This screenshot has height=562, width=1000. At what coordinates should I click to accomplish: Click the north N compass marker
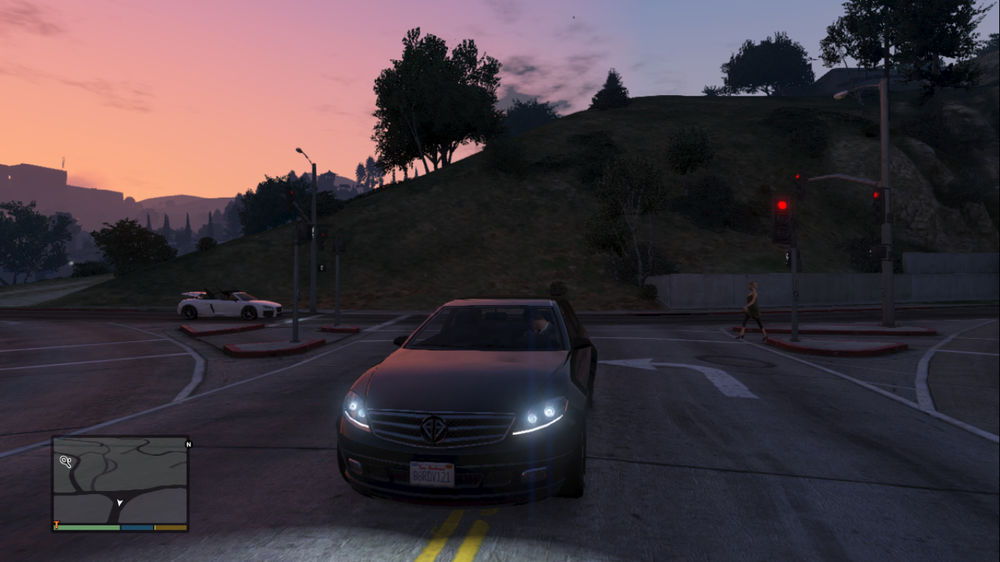(188, 443)
